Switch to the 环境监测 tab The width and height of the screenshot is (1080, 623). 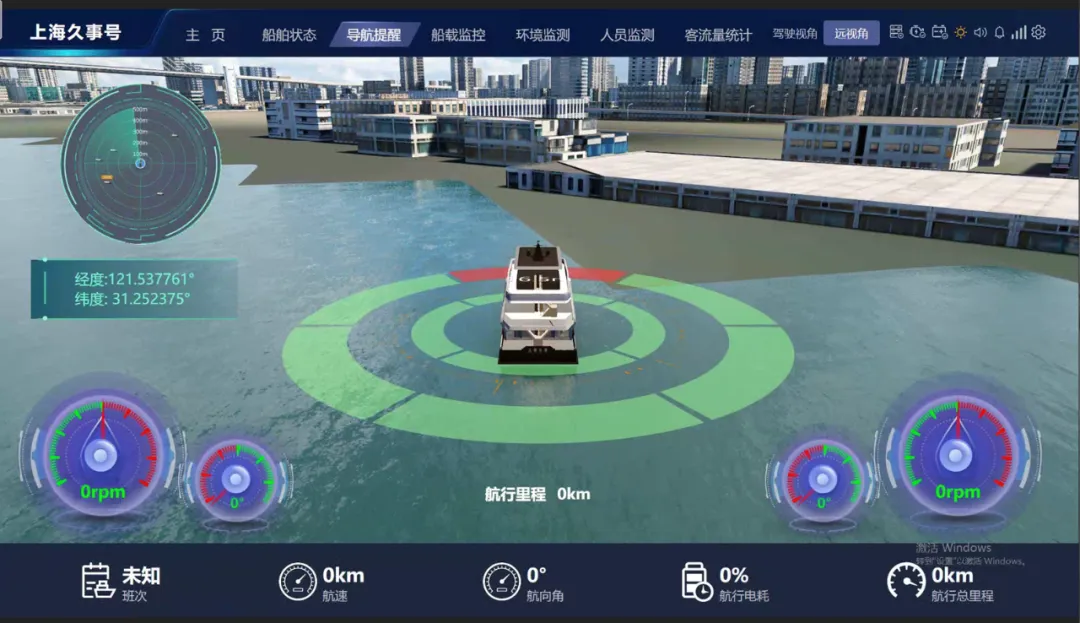543,35
